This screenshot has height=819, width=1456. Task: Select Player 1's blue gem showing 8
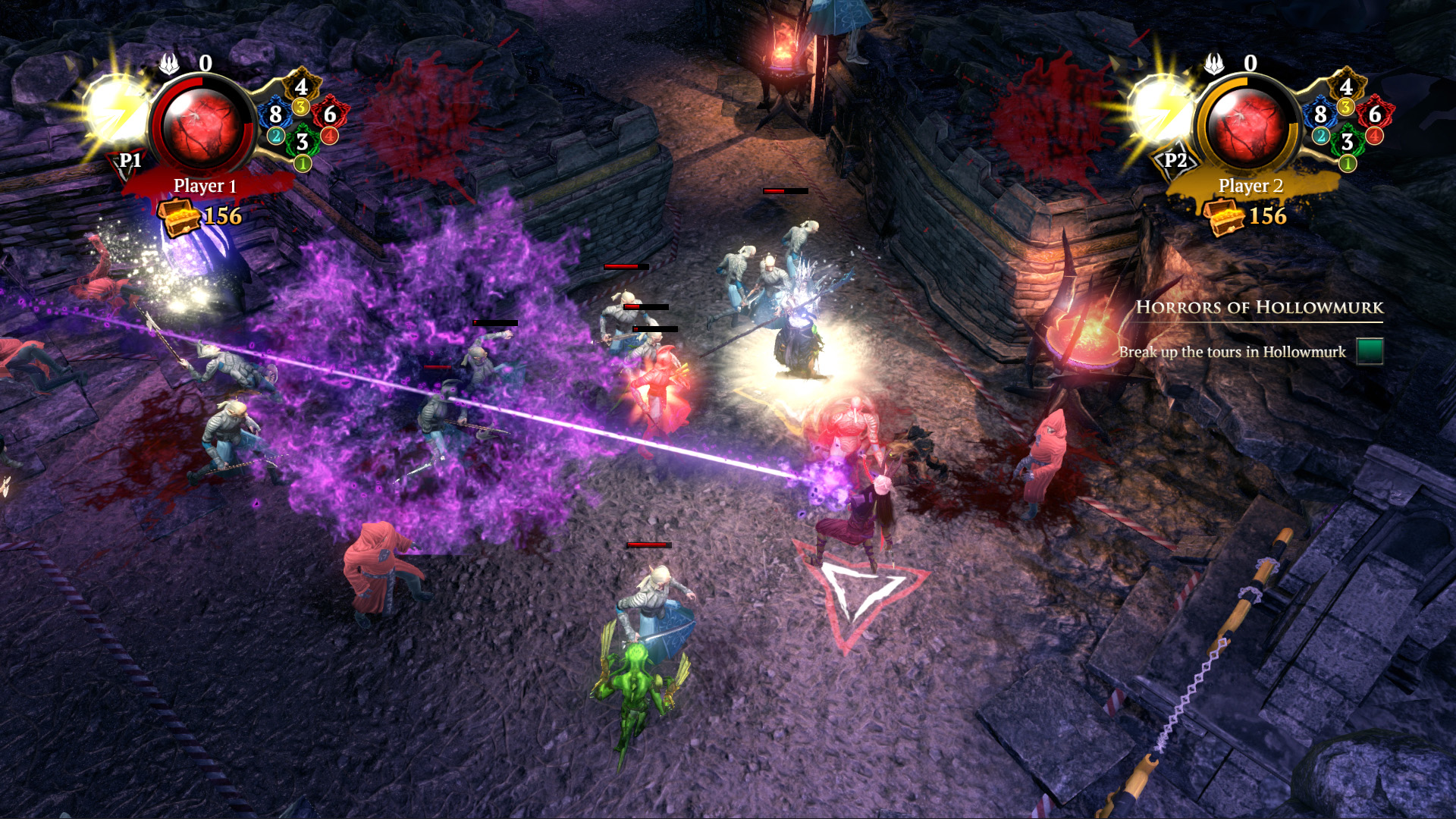click(x=275, y=115)
